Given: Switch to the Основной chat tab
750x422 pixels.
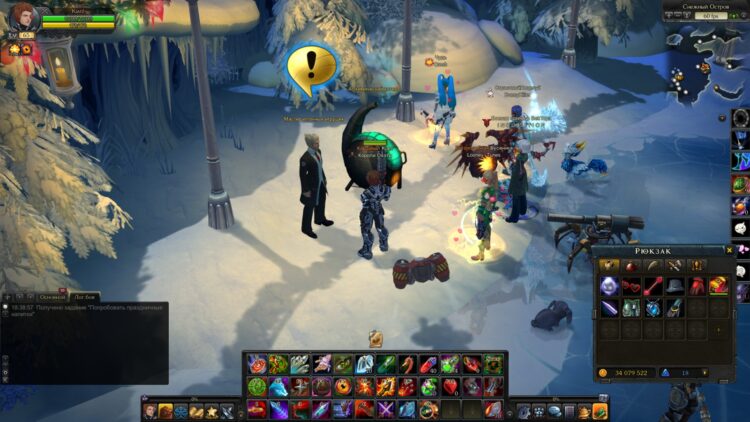Looking at the screenshot, I should (53, 297).
